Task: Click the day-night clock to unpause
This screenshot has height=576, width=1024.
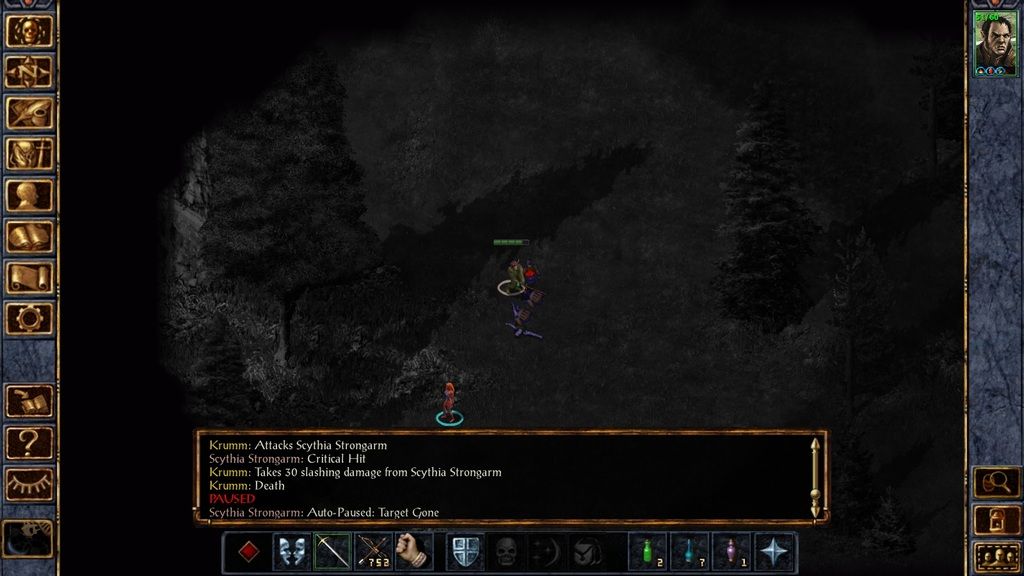Action: (x=29, y=537)
